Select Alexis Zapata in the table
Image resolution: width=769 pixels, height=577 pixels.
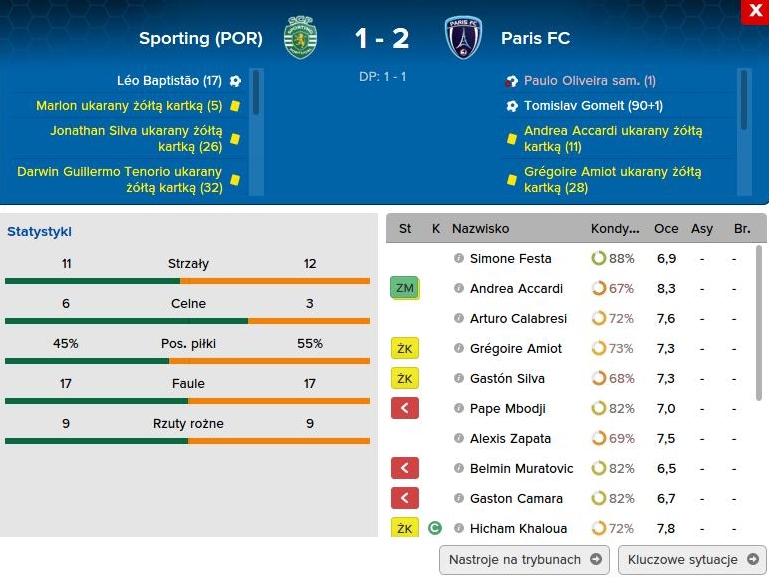510,439
